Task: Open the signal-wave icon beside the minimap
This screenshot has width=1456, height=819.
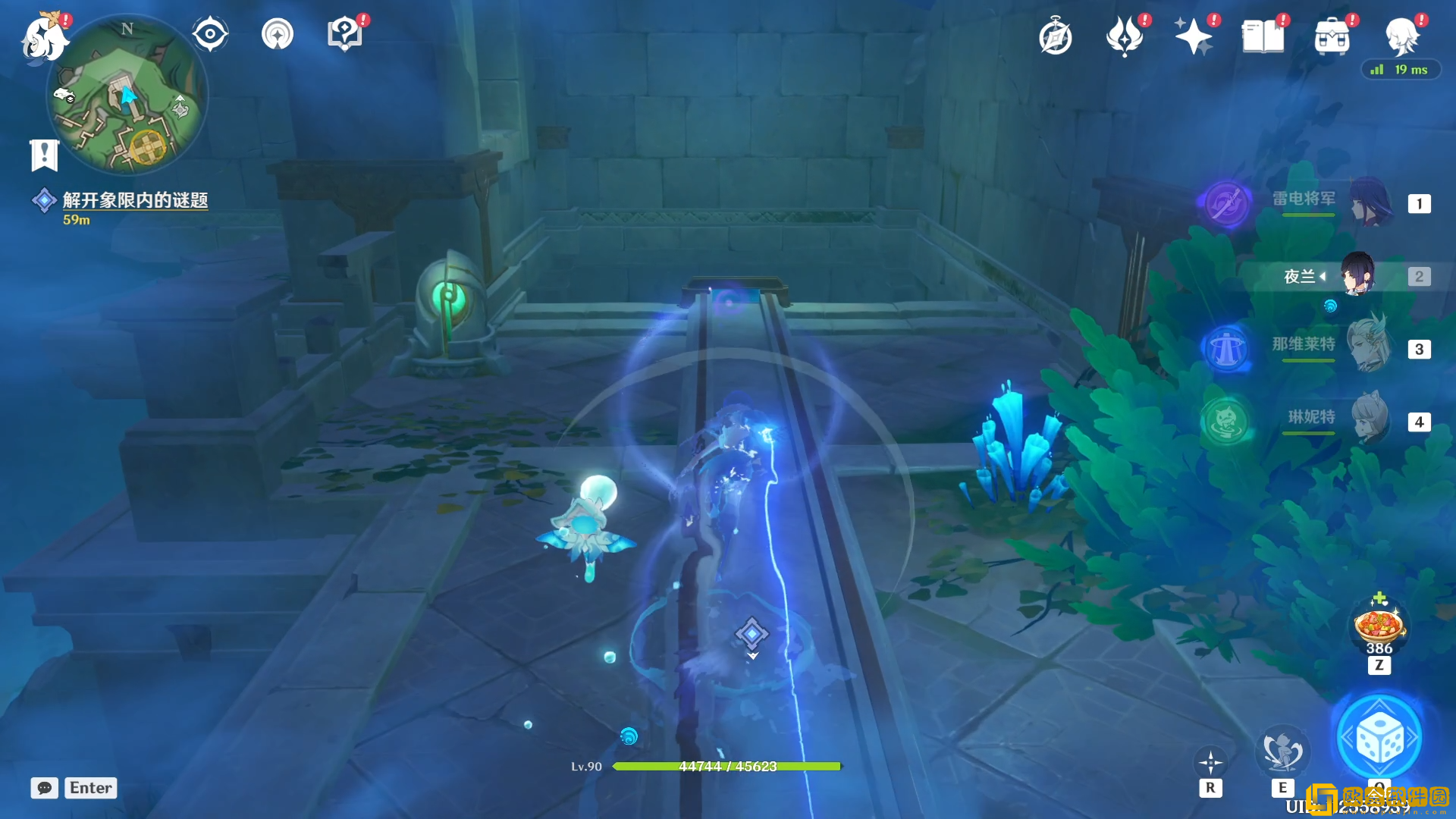Action: coord(278,34)
